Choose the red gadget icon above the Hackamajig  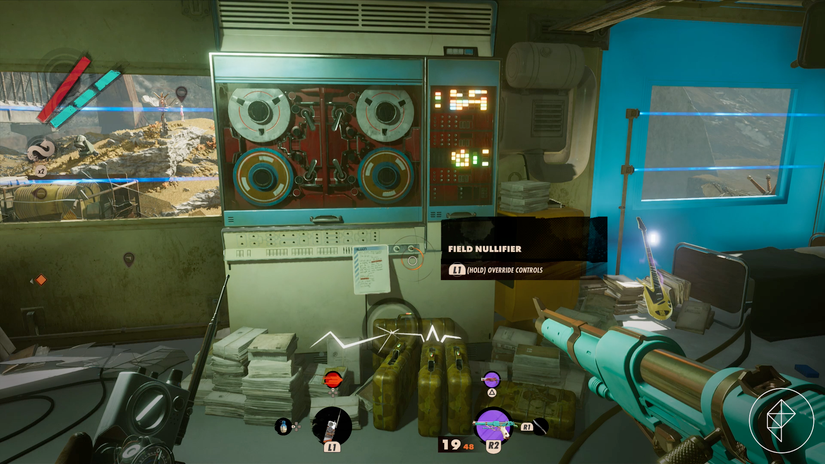[x=332, y=379]
